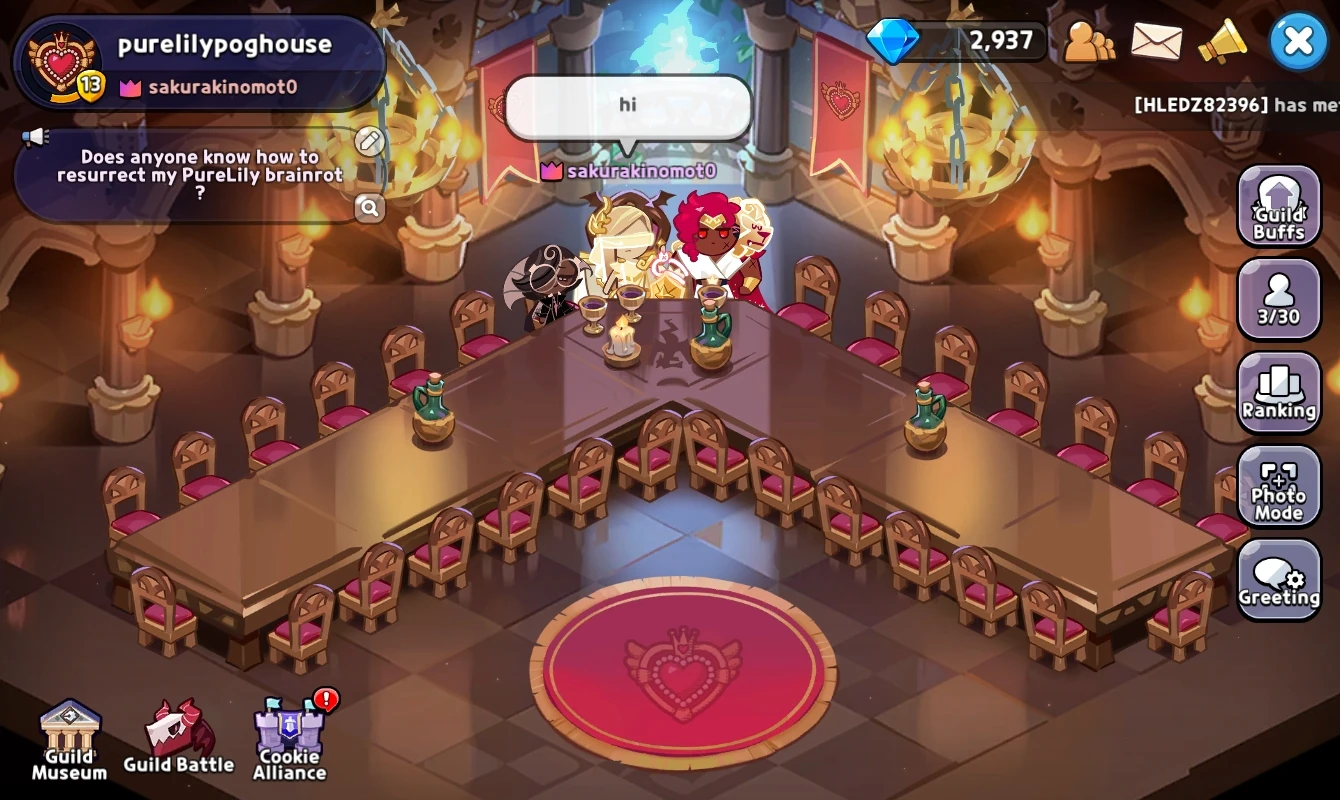Enter Photo Mode
1340x800 pixels.
coord(1279,487)
